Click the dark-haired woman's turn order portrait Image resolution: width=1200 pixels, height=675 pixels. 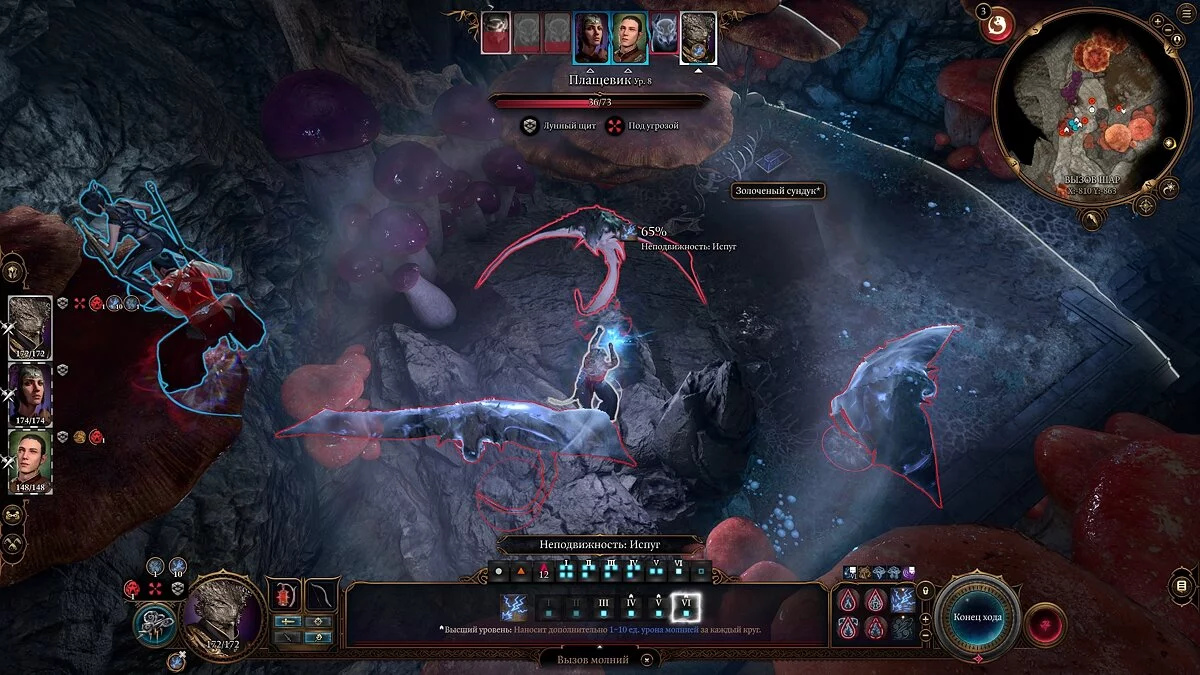(591, 38)
